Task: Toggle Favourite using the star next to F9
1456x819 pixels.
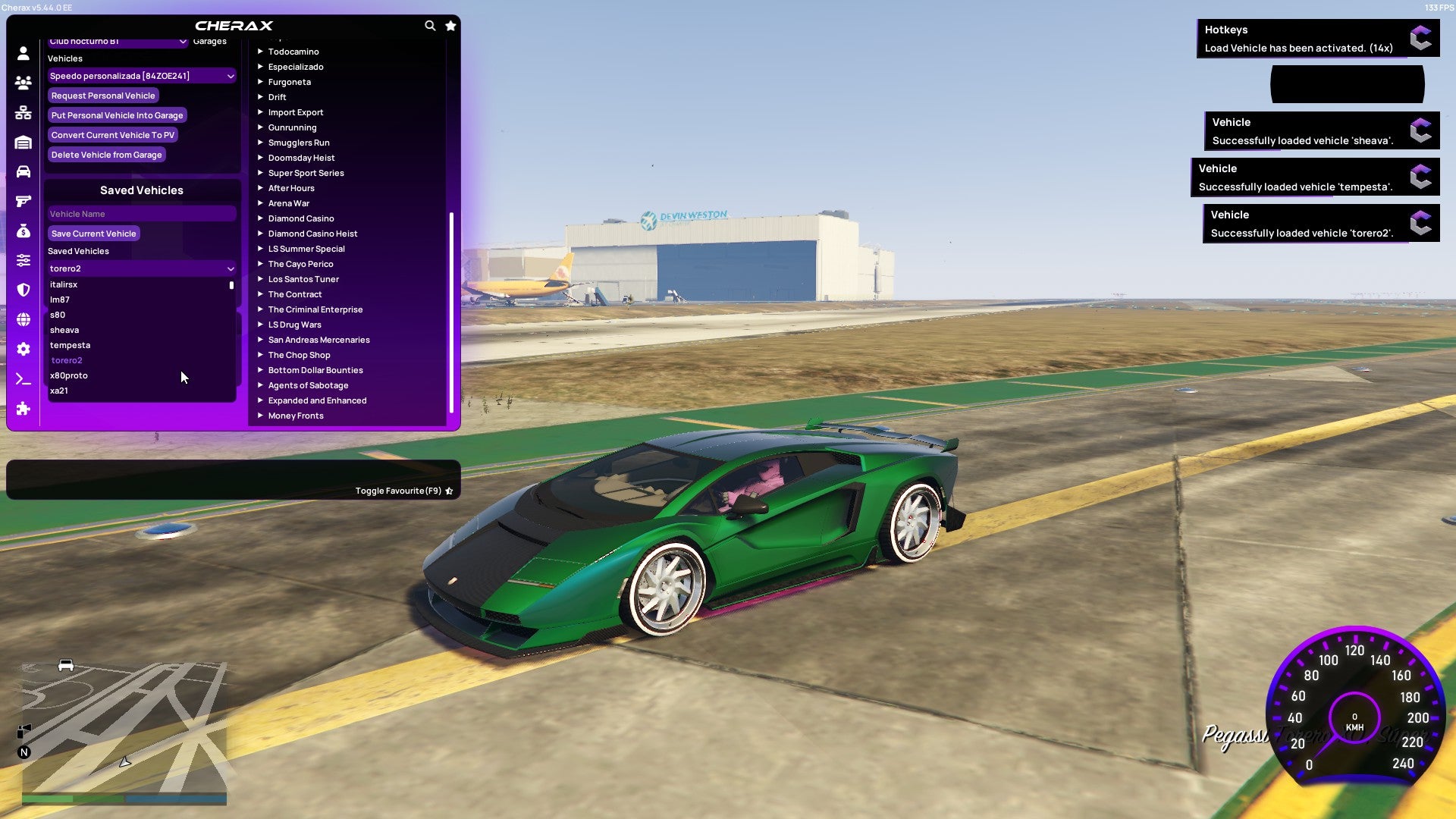Action: 448,490
